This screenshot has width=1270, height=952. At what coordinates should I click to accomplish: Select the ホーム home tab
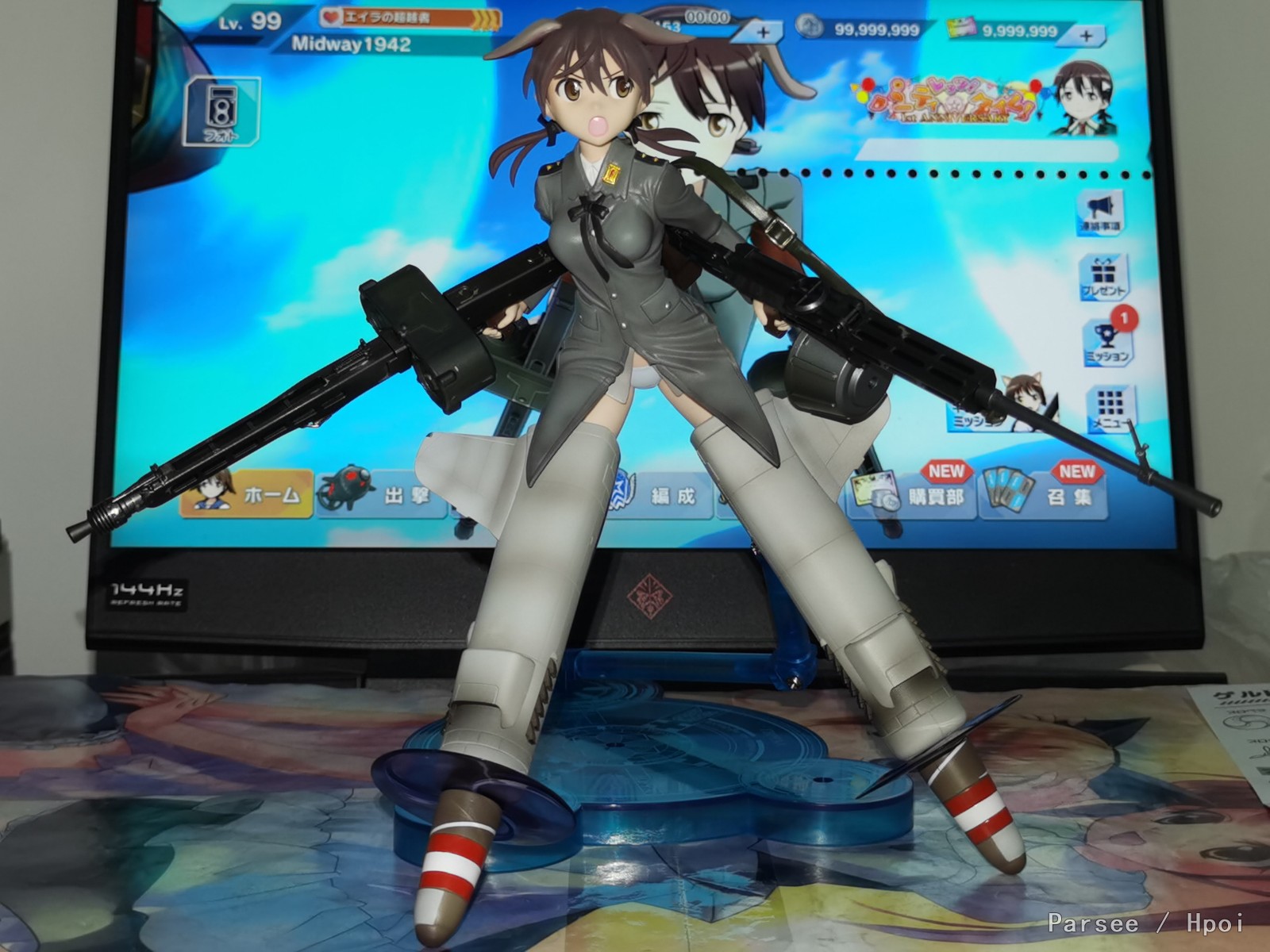pos(247,493)
